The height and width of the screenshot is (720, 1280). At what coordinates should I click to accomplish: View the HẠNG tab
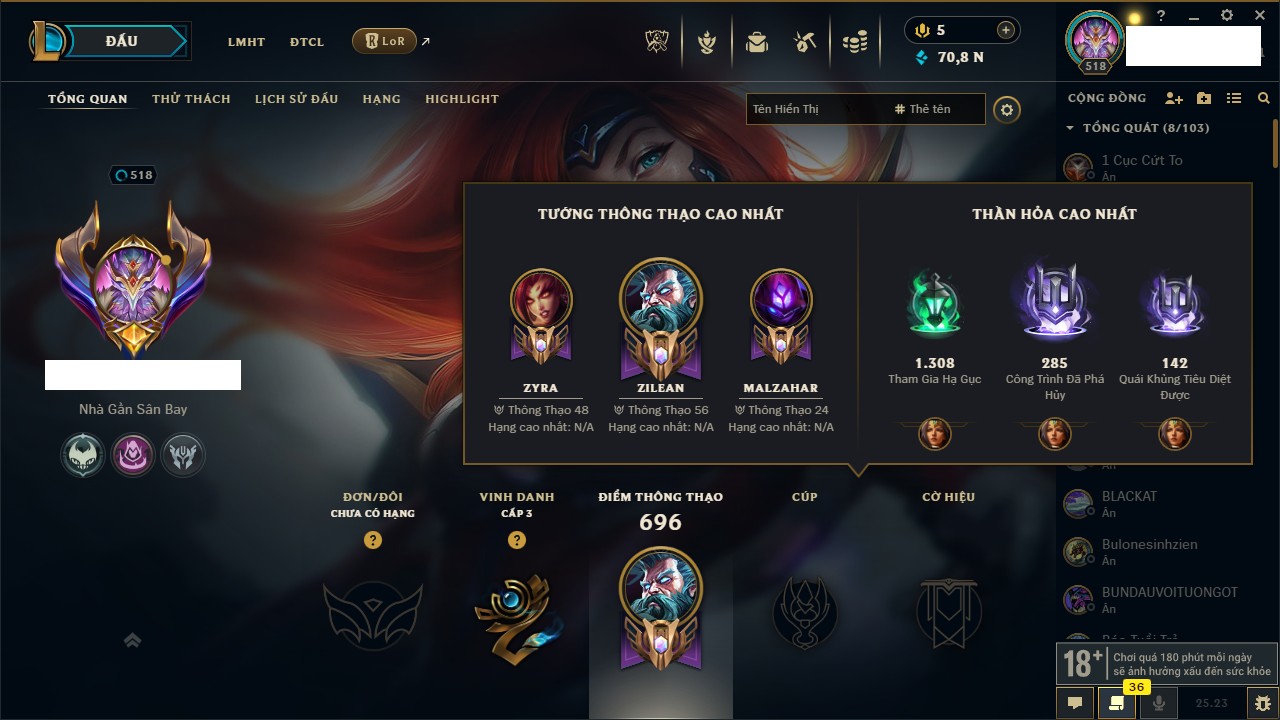click(x=381, y=99)
